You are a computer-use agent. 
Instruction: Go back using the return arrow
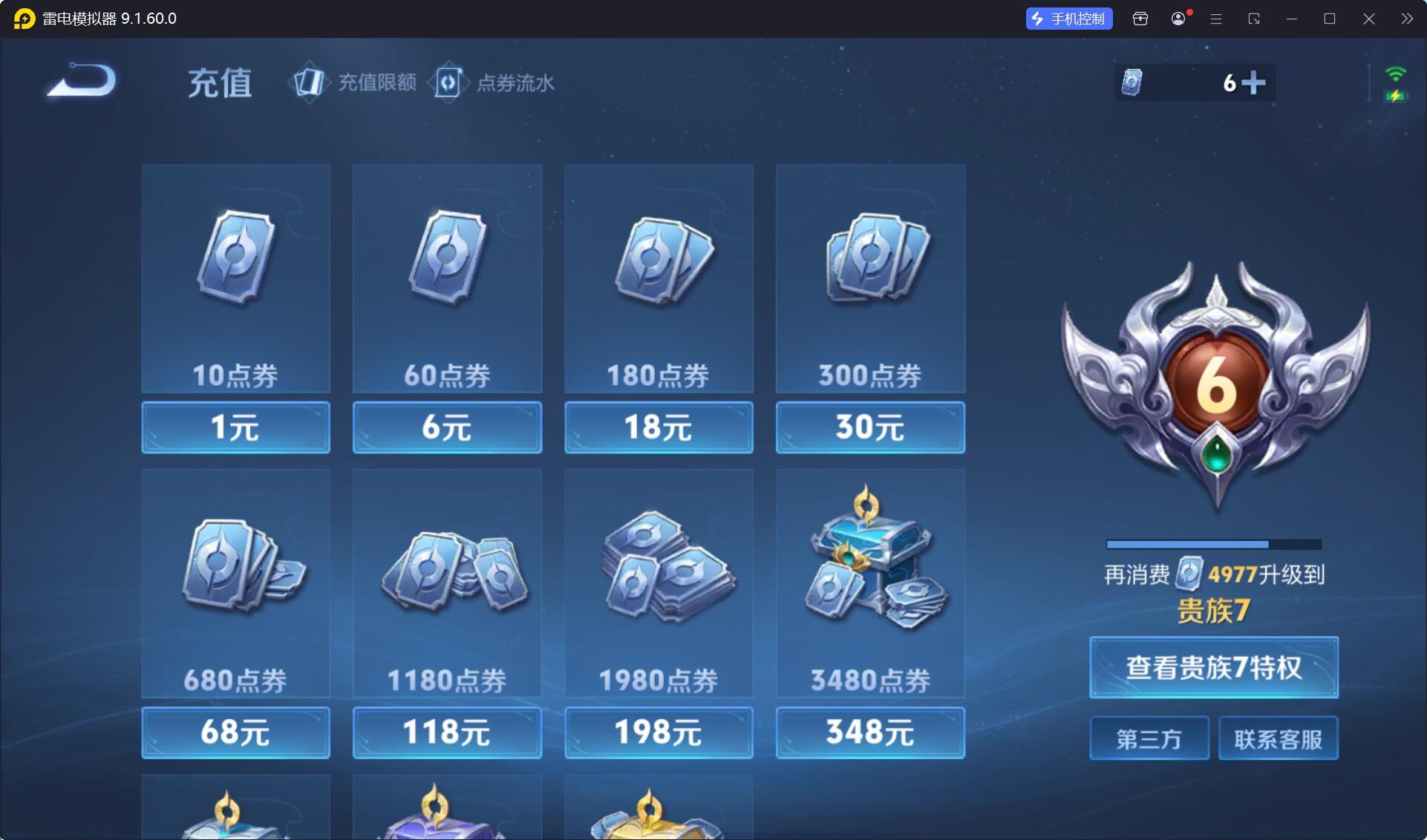tap(82, 80)
